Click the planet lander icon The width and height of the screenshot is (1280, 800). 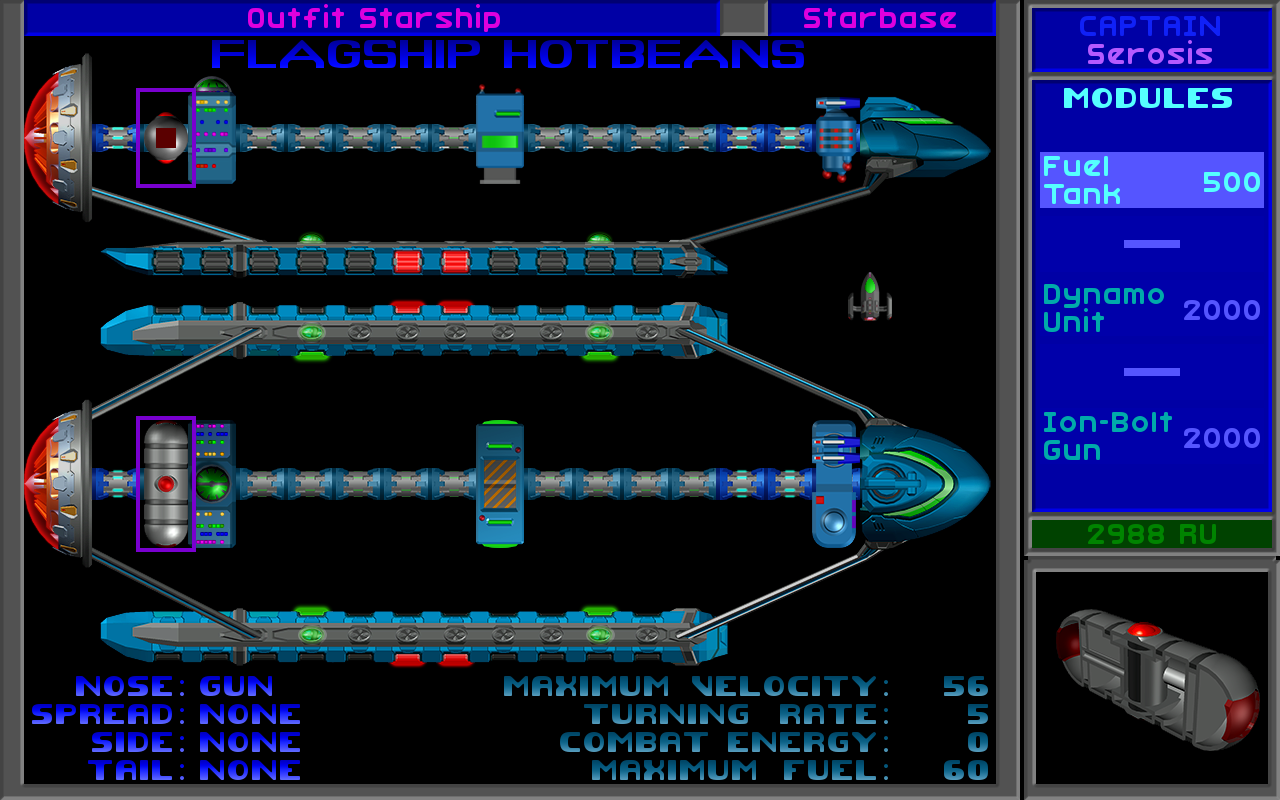pos(870,297)
